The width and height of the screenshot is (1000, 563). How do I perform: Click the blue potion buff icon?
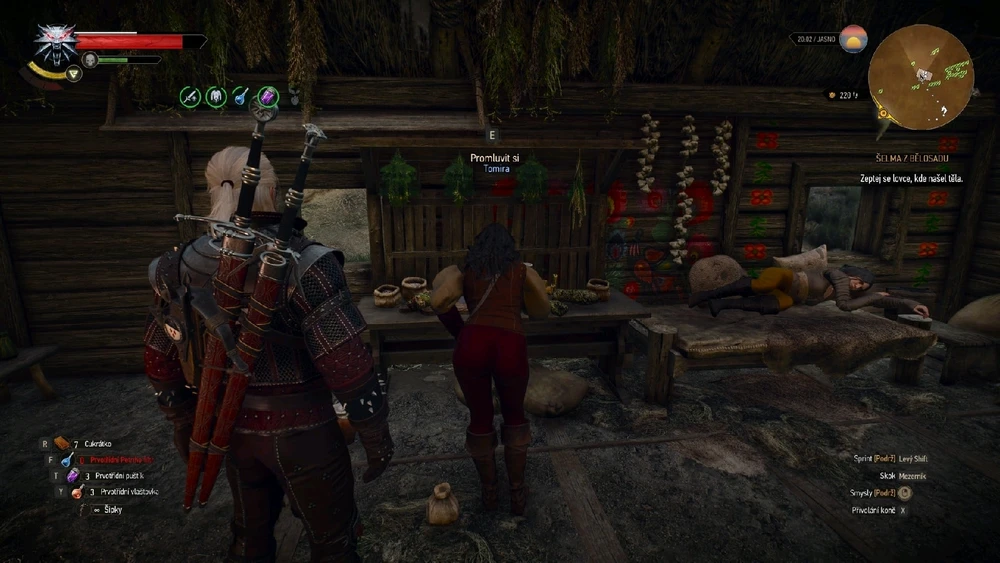point(241,96)
